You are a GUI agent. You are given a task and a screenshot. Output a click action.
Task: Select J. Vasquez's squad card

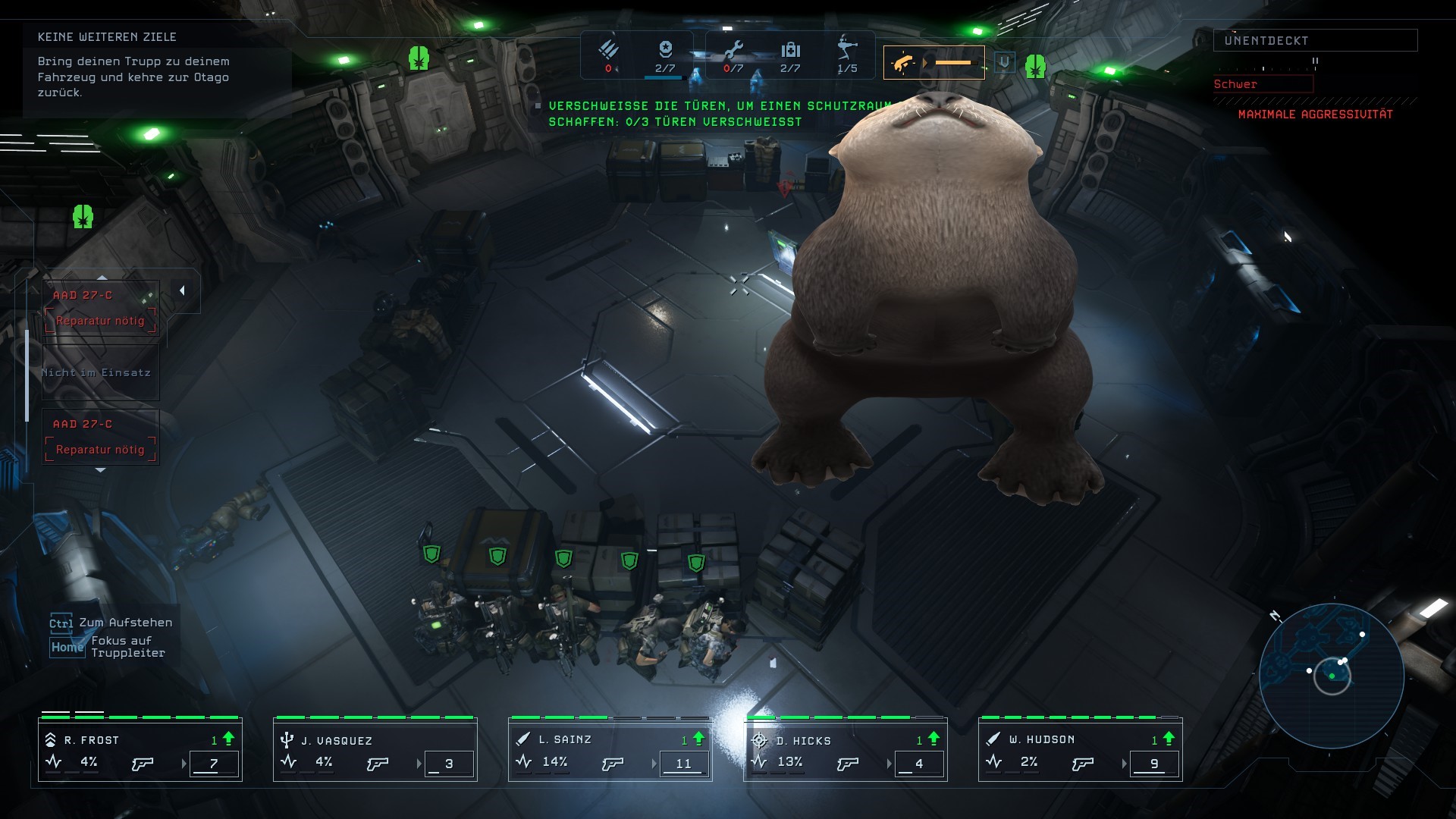[x=375, y=751]
